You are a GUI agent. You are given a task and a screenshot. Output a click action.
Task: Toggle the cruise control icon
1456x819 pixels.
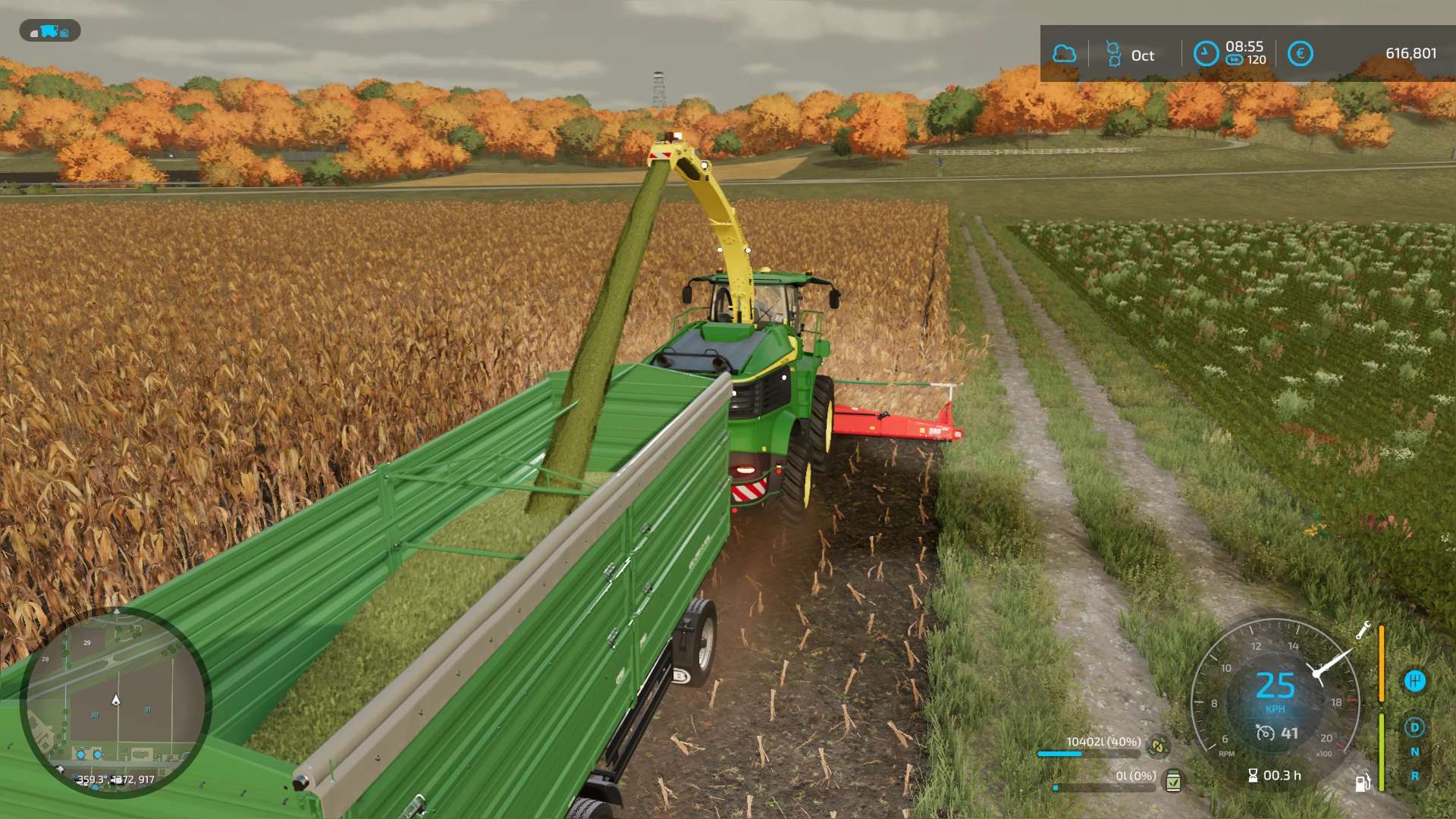(x=1265, y=733)
